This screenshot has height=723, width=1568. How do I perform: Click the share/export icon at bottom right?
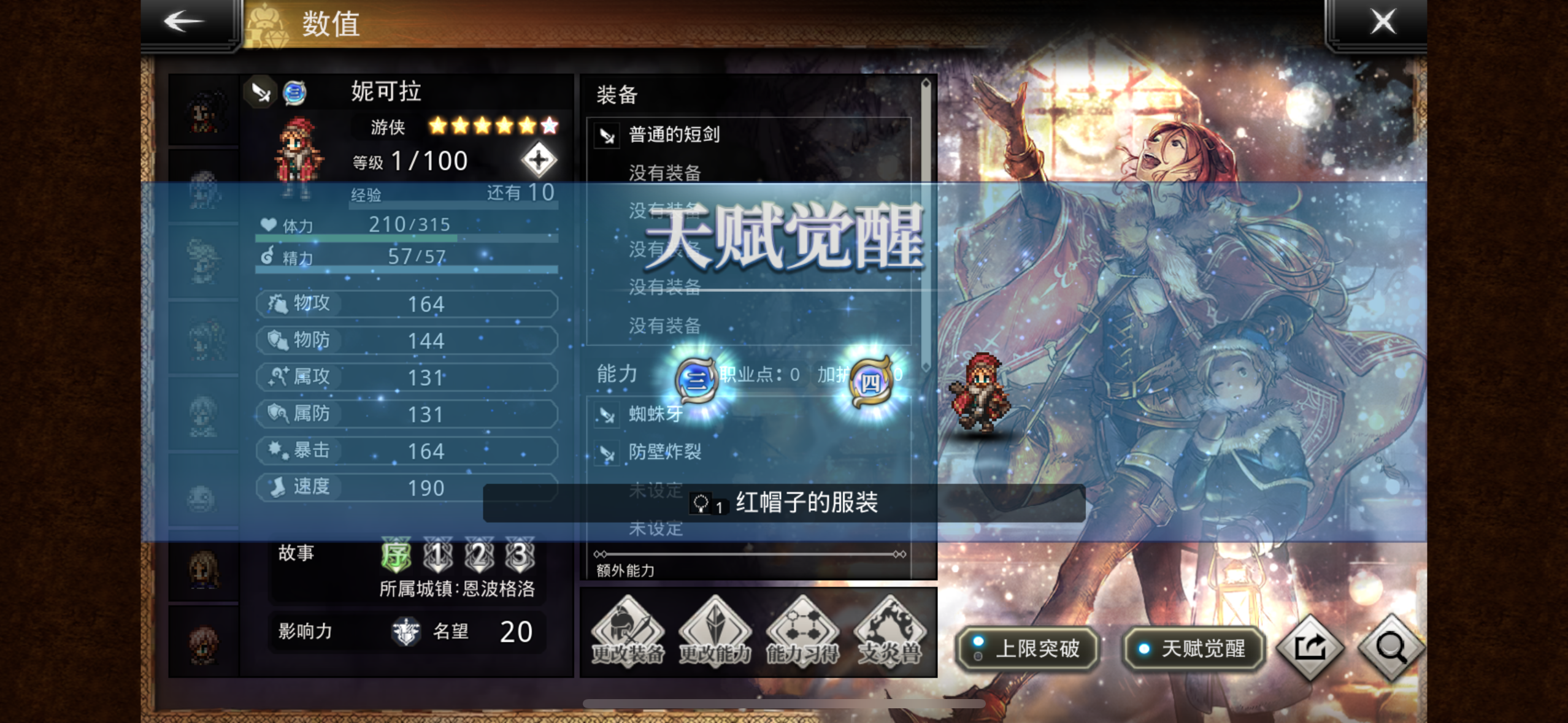click(x=1309, y=648)
